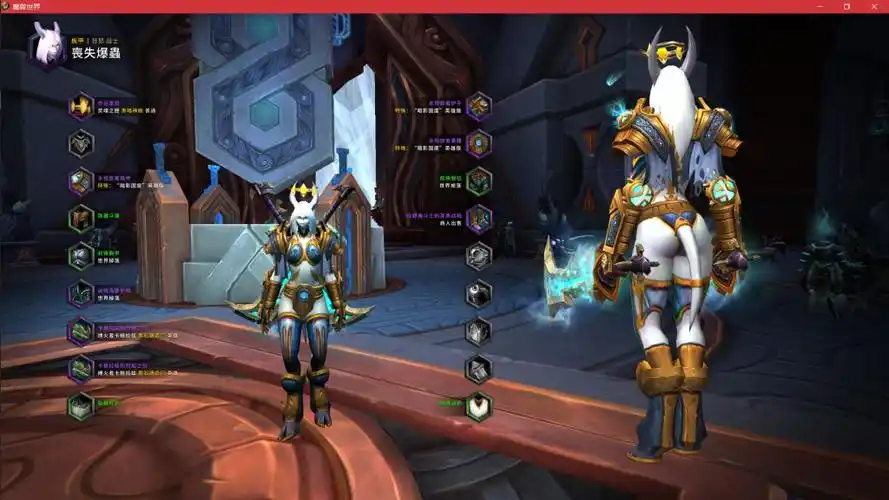The width and height of the screenshot is (889, 500).
Task: Select the brown chest armor slot
Action: point(81,218)
